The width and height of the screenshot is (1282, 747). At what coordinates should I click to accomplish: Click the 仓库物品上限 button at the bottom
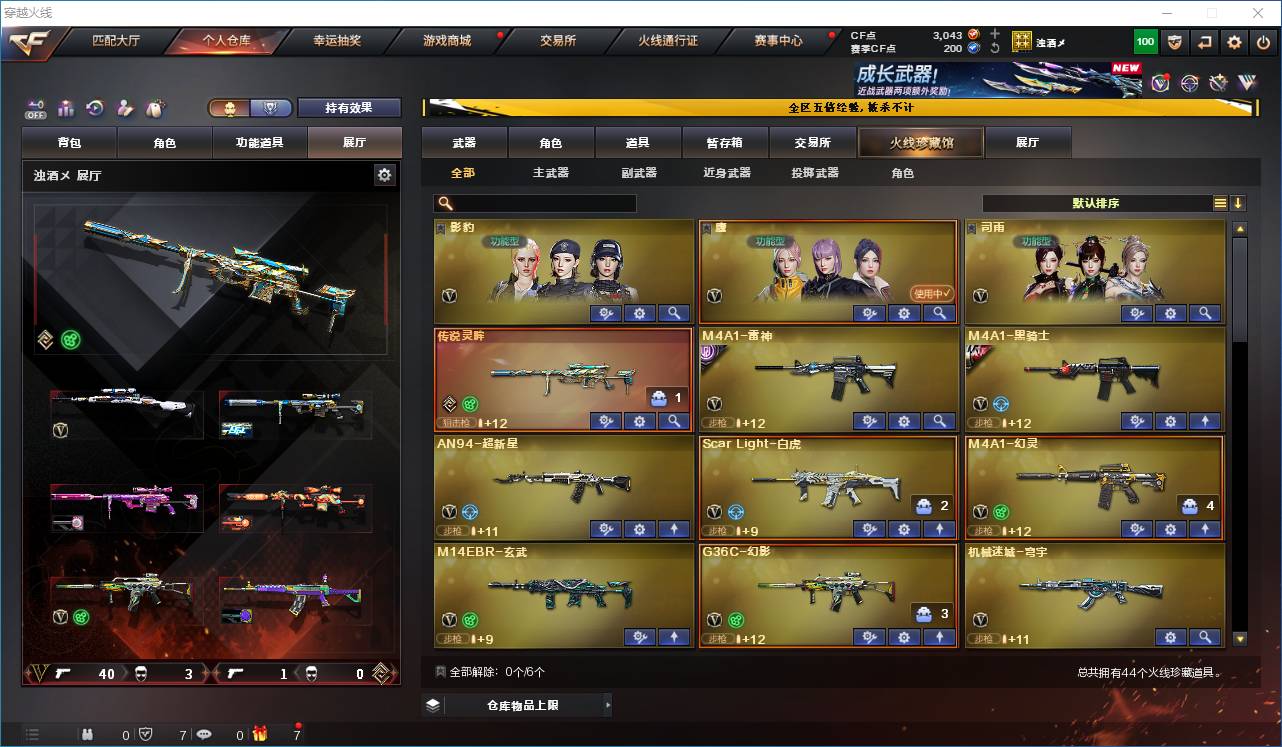pyautogui.click(x=520, y=704)
